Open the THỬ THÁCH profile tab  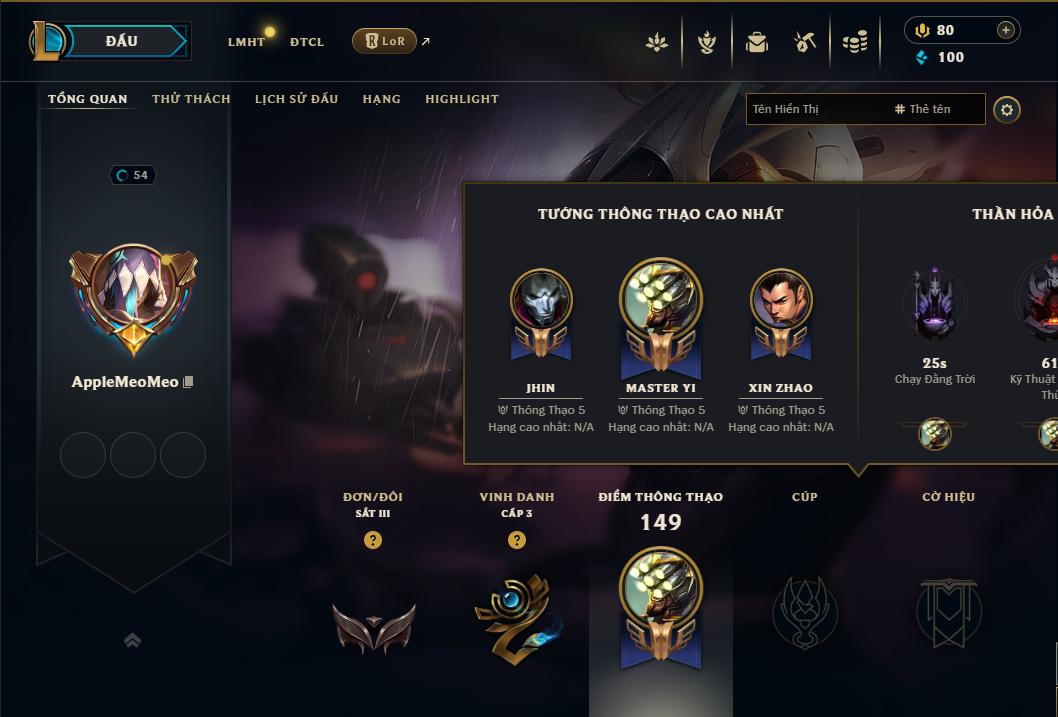point(191,99)
